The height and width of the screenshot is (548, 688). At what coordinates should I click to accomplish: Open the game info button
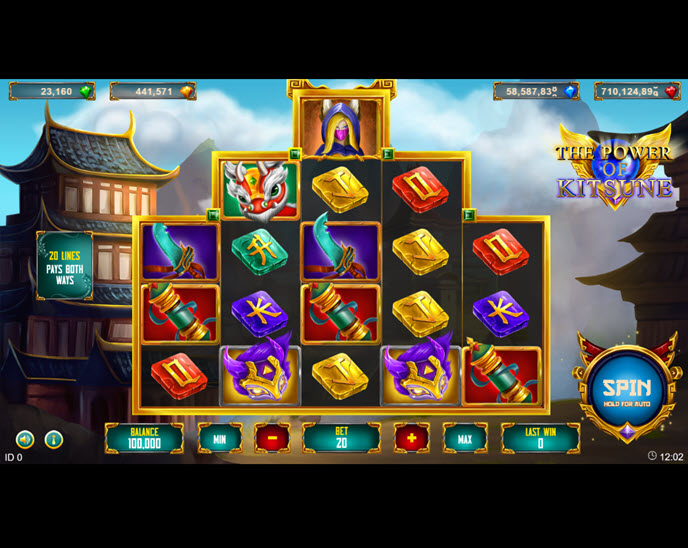(x=54, y=439)
